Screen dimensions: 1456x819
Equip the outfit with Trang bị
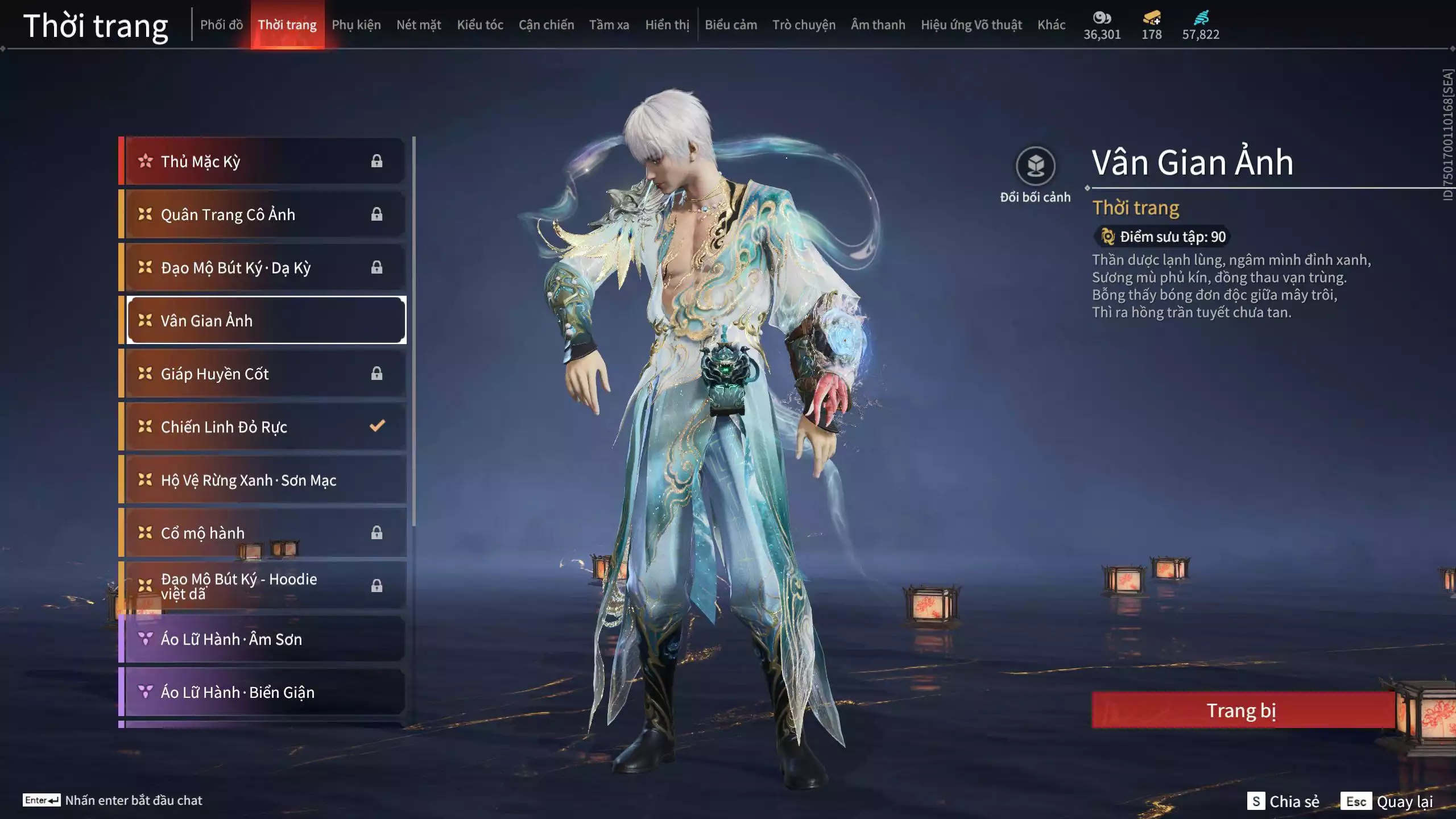tap(1242, 710)
